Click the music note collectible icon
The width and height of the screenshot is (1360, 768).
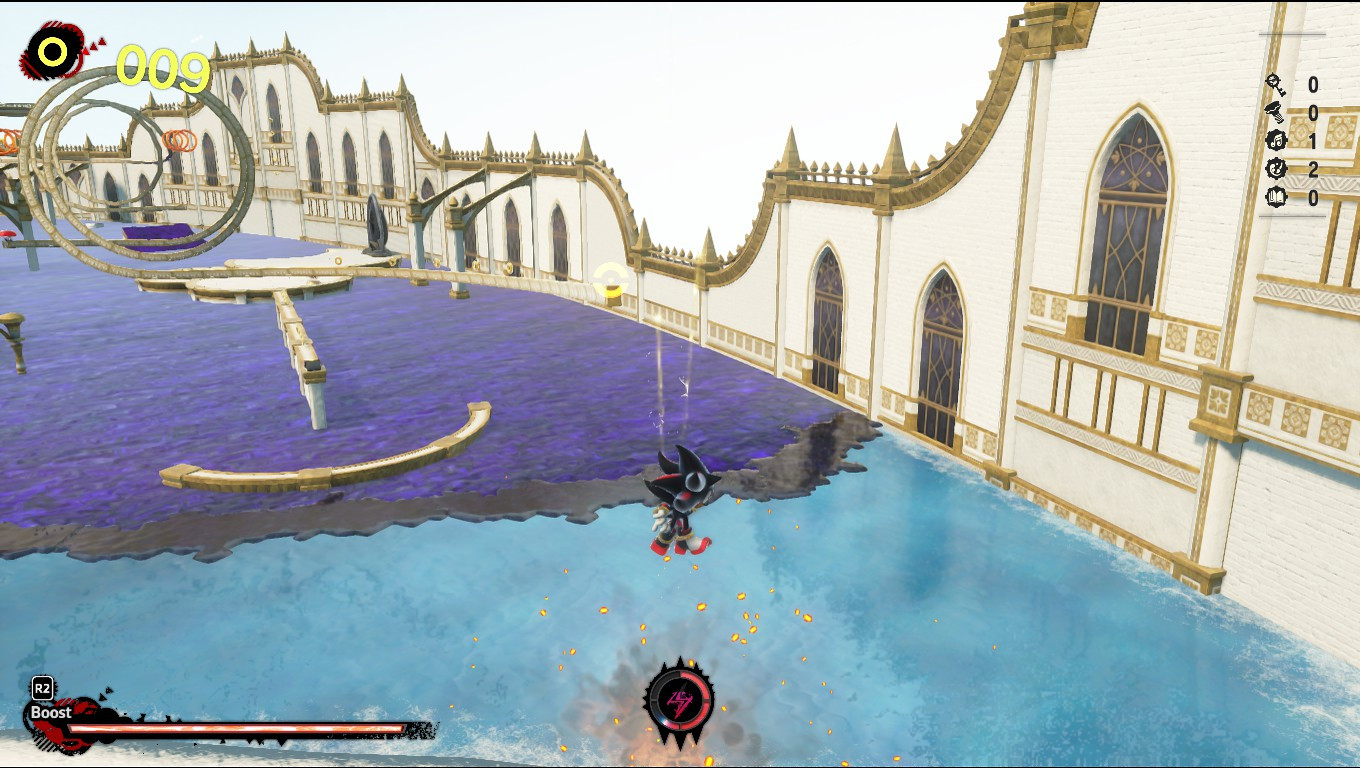tap(1275, 140)
